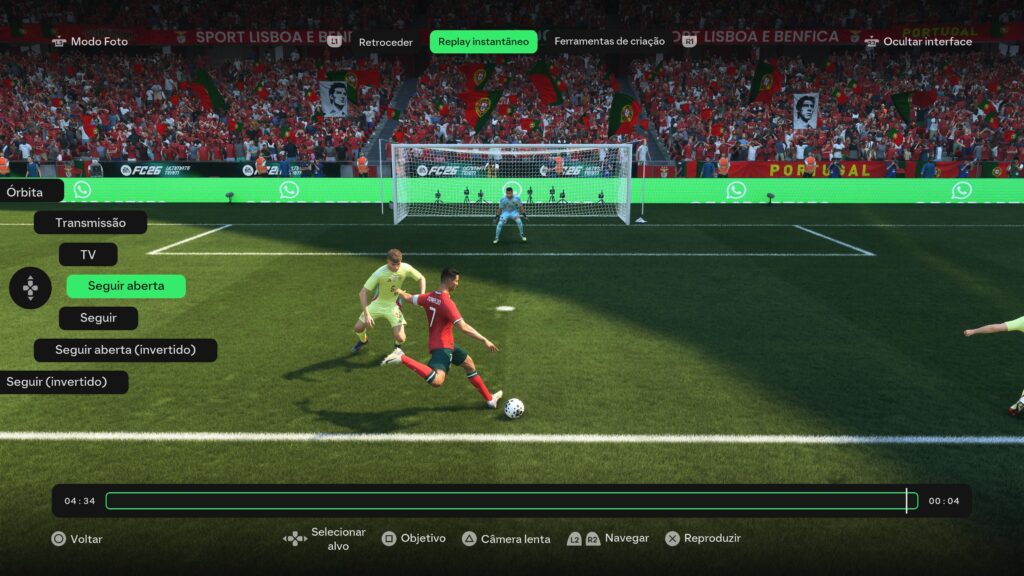Screen dimensions: 1024x576
Task: Switch to Replay instantâneo tab
Action: [483, 42]
